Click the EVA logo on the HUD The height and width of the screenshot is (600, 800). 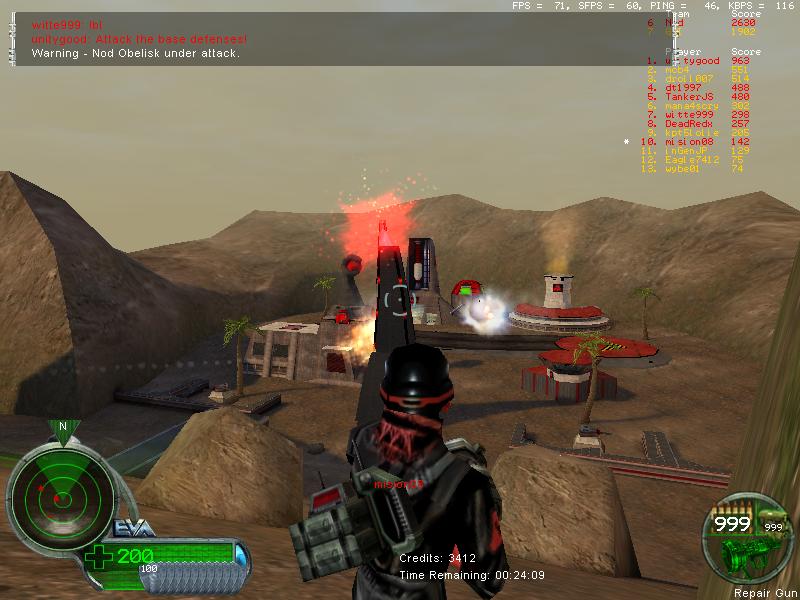(126, 527)
